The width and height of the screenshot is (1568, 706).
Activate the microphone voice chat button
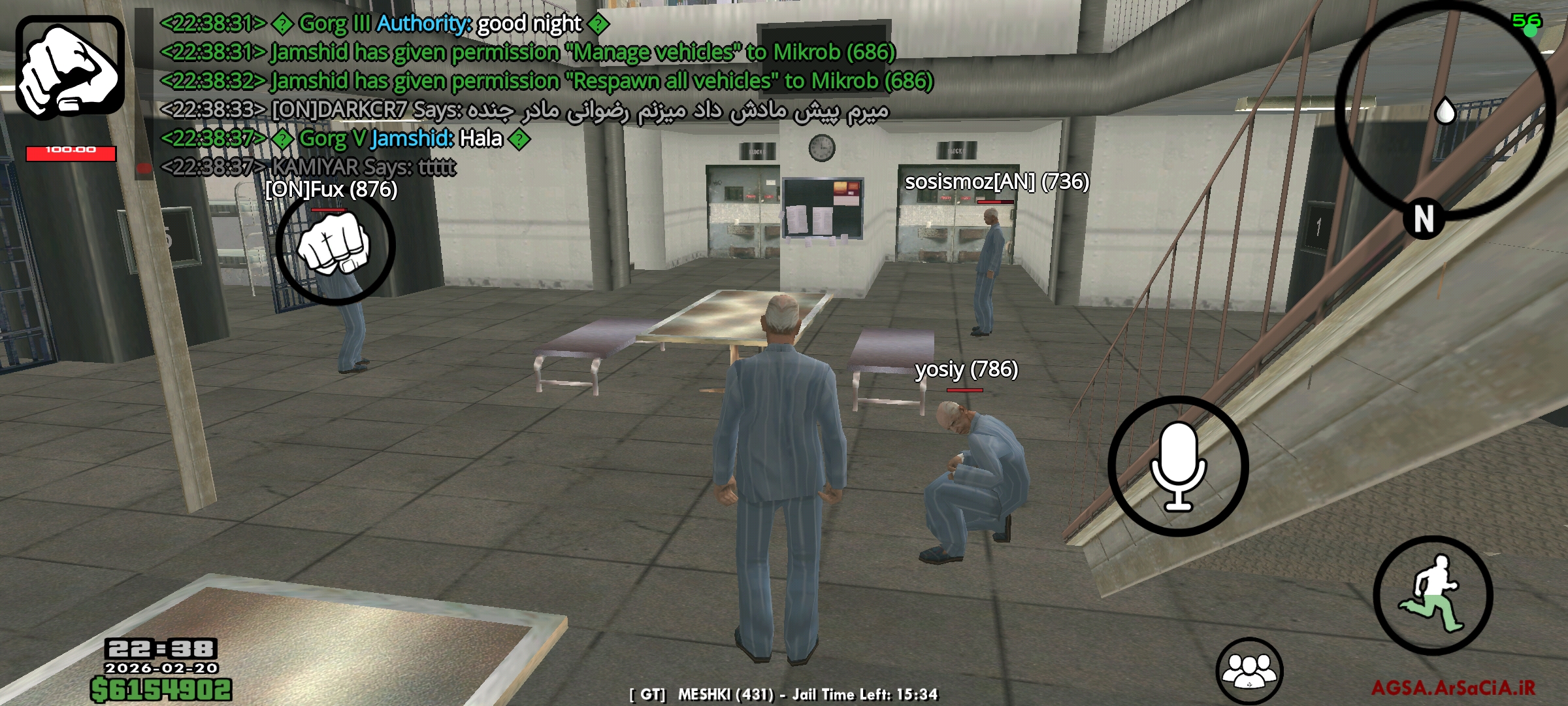click(1178, 466)
